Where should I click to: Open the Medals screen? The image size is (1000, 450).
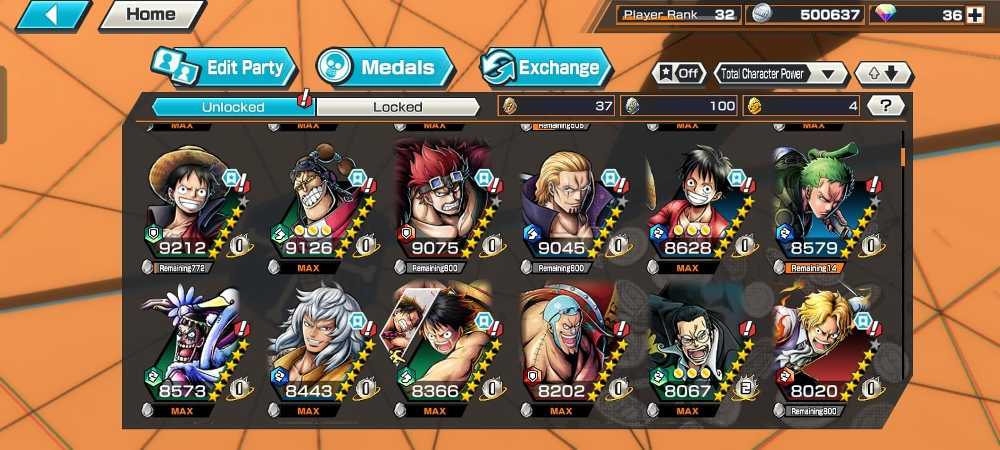click(x=386, y=68)
